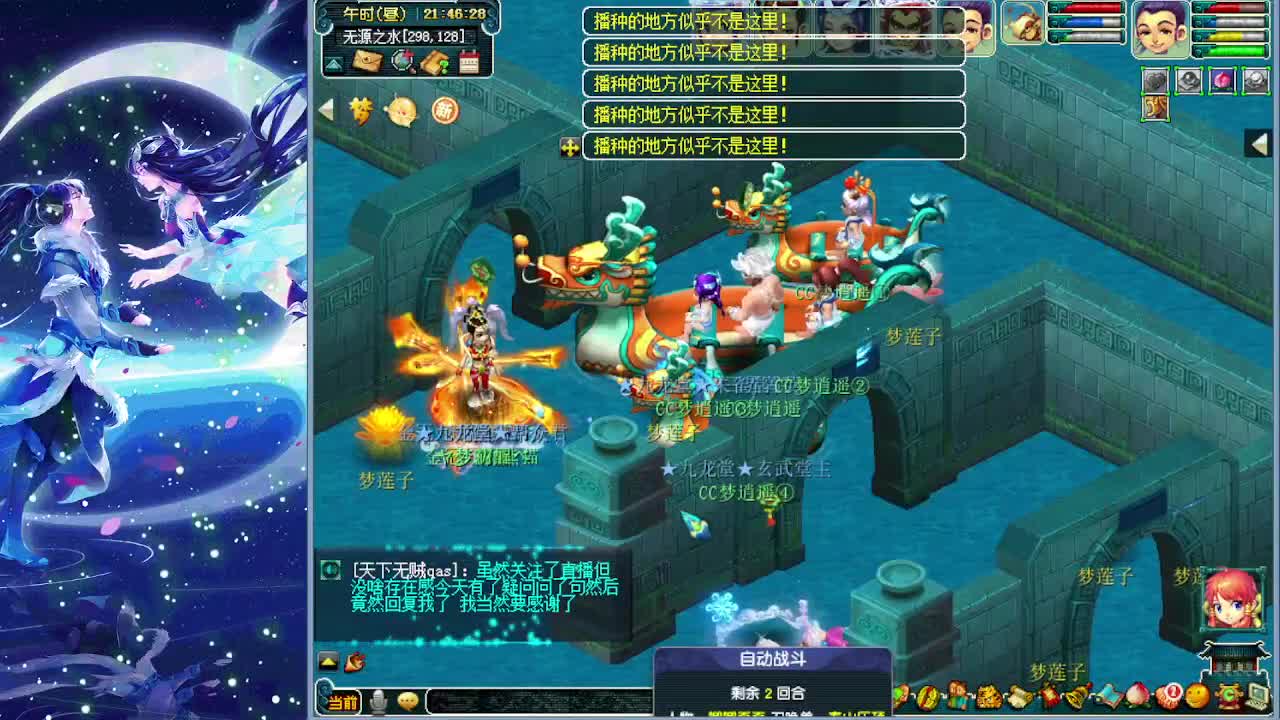Image resolution: width=1280 pixels, height=720 pixels.
Task: Toggle the microphone voice chat icon
Action: 377,701
